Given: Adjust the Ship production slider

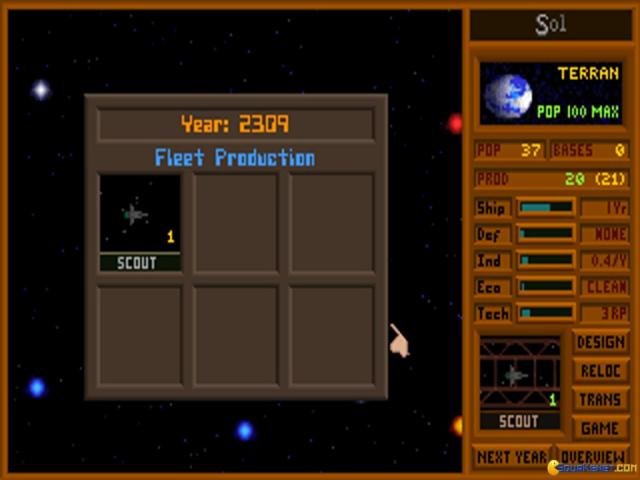Looking at the screenshot, I should (545, 208).
